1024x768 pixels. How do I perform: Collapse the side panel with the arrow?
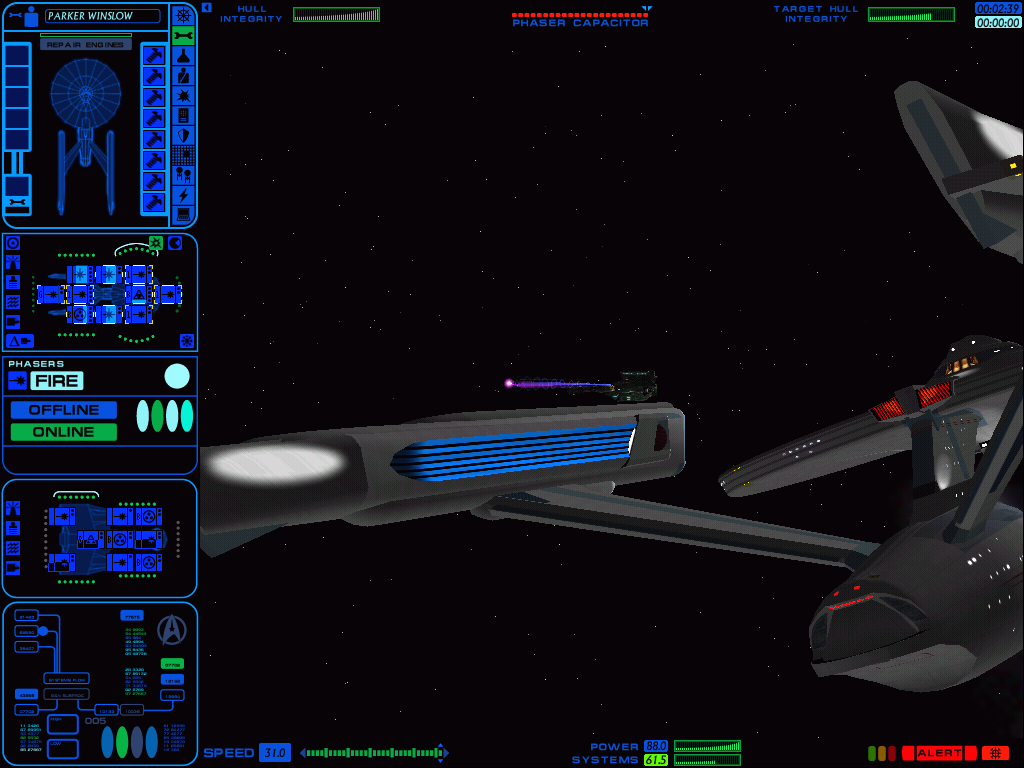pos(206,7)
